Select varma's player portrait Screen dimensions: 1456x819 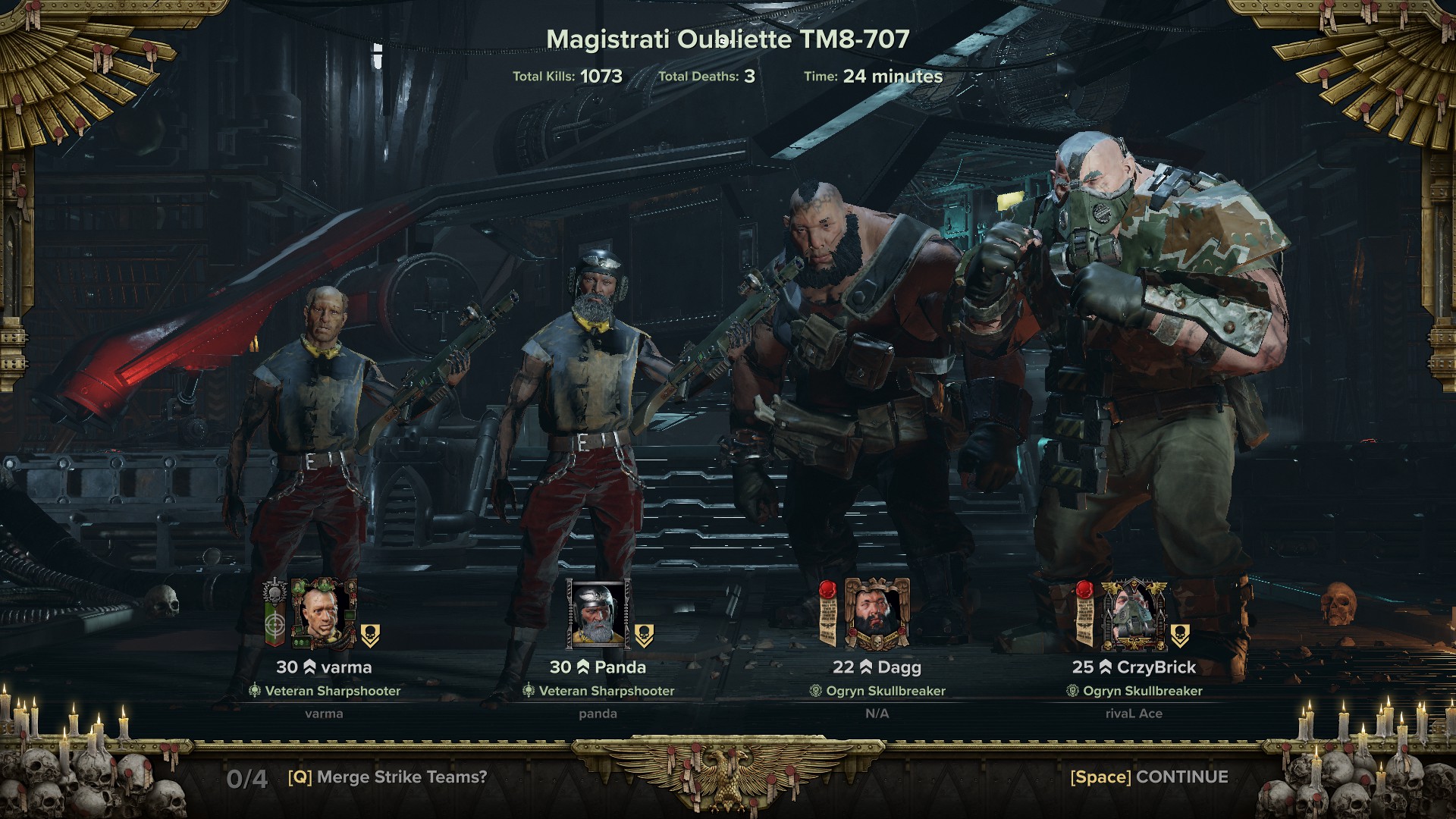coord(324,614)
